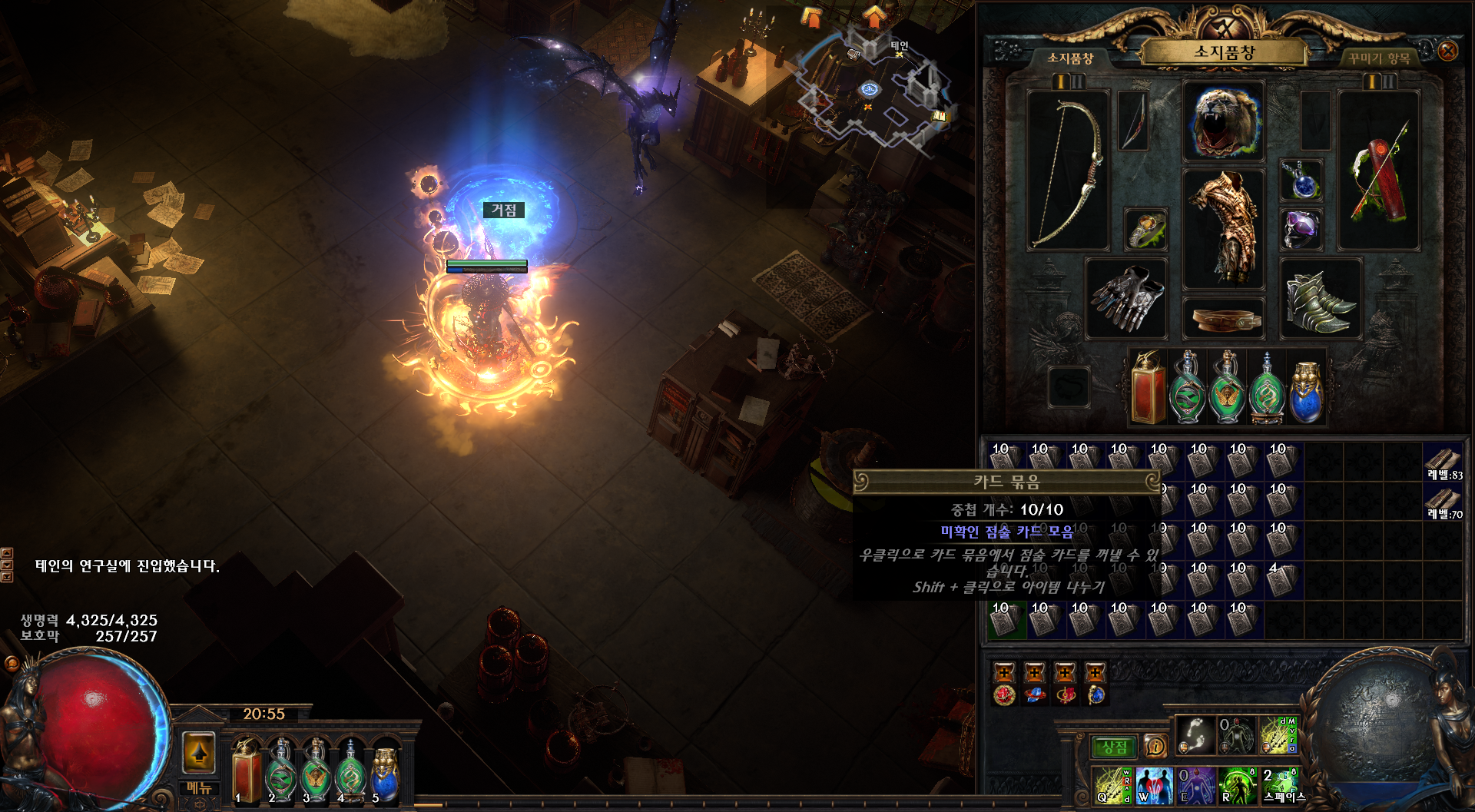Screen dimensions: 1475x812
Task: Close the inventory panel with the X
Action: 1447,51
